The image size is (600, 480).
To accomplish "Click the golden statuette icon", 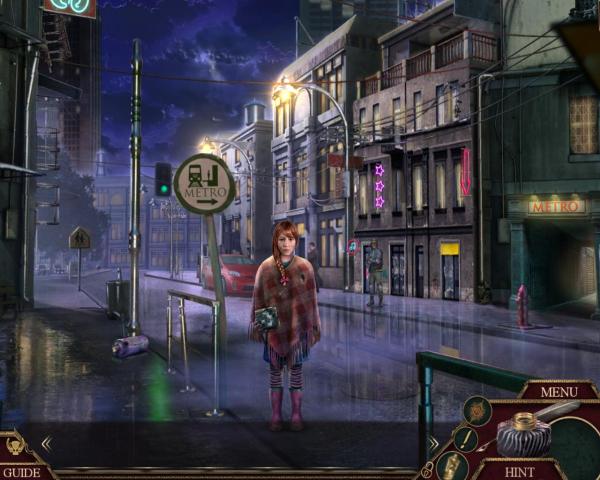I will pyautogui.click(x=453, y=465).
